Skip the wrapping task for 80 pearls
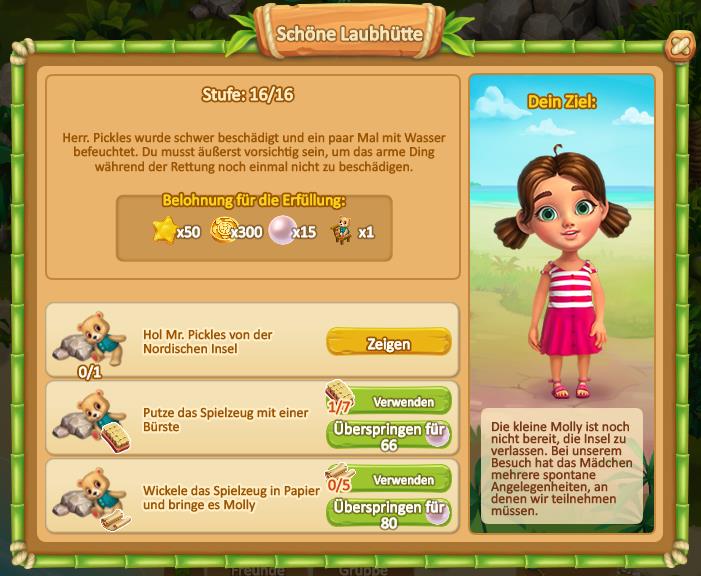The height and width of the screenshot is (576, 701). [x=388, y=512]
